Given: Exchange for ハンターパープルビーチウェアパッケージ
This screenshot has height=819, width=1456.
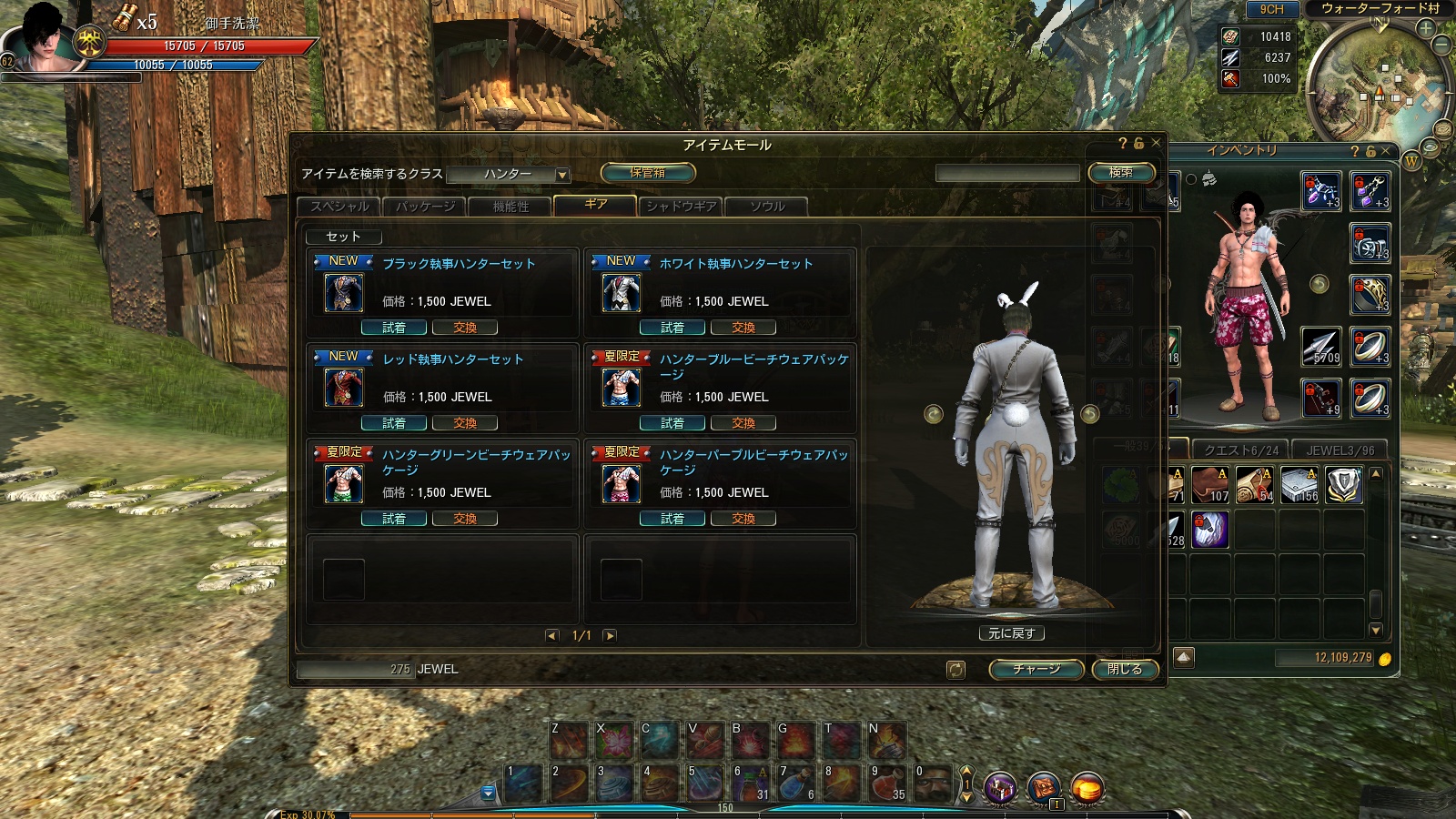Looking at the screenshot, I should point(743,519).
